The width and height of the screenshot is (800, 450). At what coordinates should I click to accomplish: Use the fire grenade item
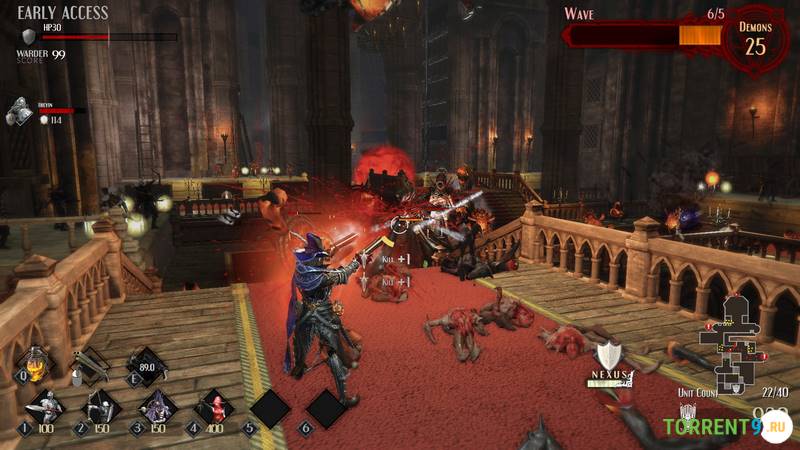click(x=36, y=364)
